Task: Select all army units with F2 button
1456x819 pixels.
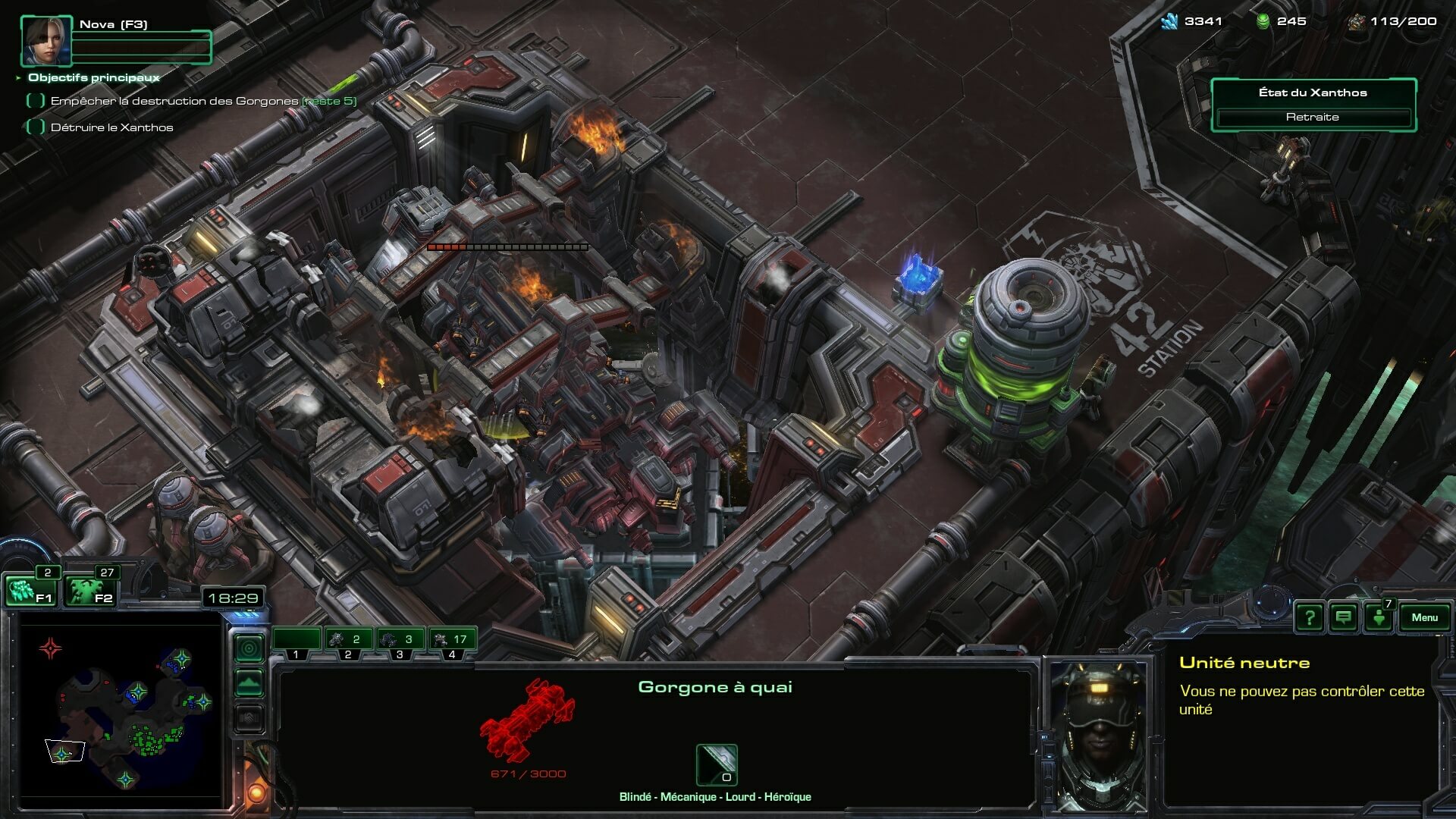Action: point(90,591)
